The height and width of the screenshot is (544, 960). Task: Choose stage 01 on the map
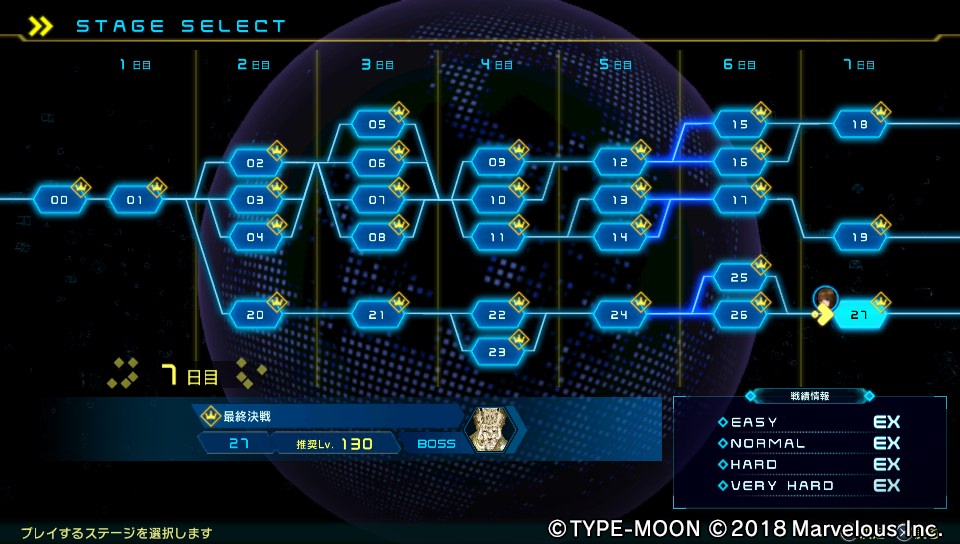(135, 200)
